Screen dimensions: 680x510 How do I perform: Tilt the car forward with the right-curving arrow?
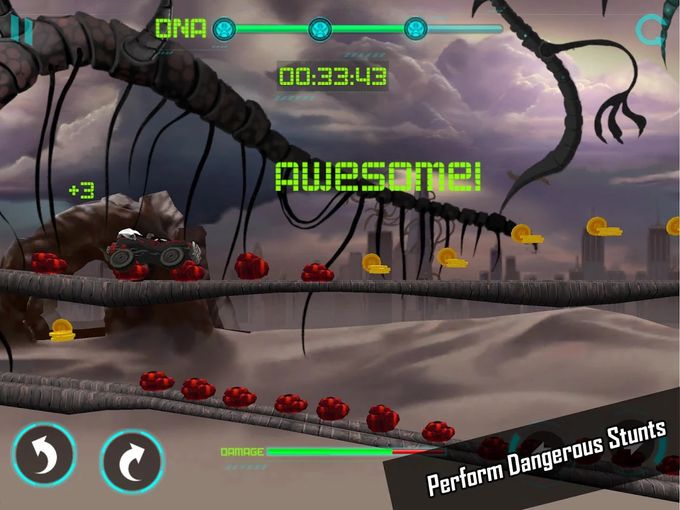click(x=132, y=461)
